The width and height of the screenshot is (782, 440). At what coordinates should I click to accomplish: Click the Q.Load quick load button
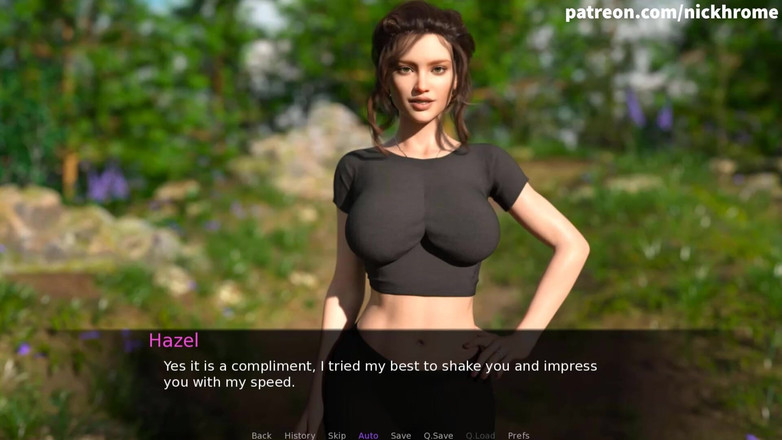click(480, 435)
